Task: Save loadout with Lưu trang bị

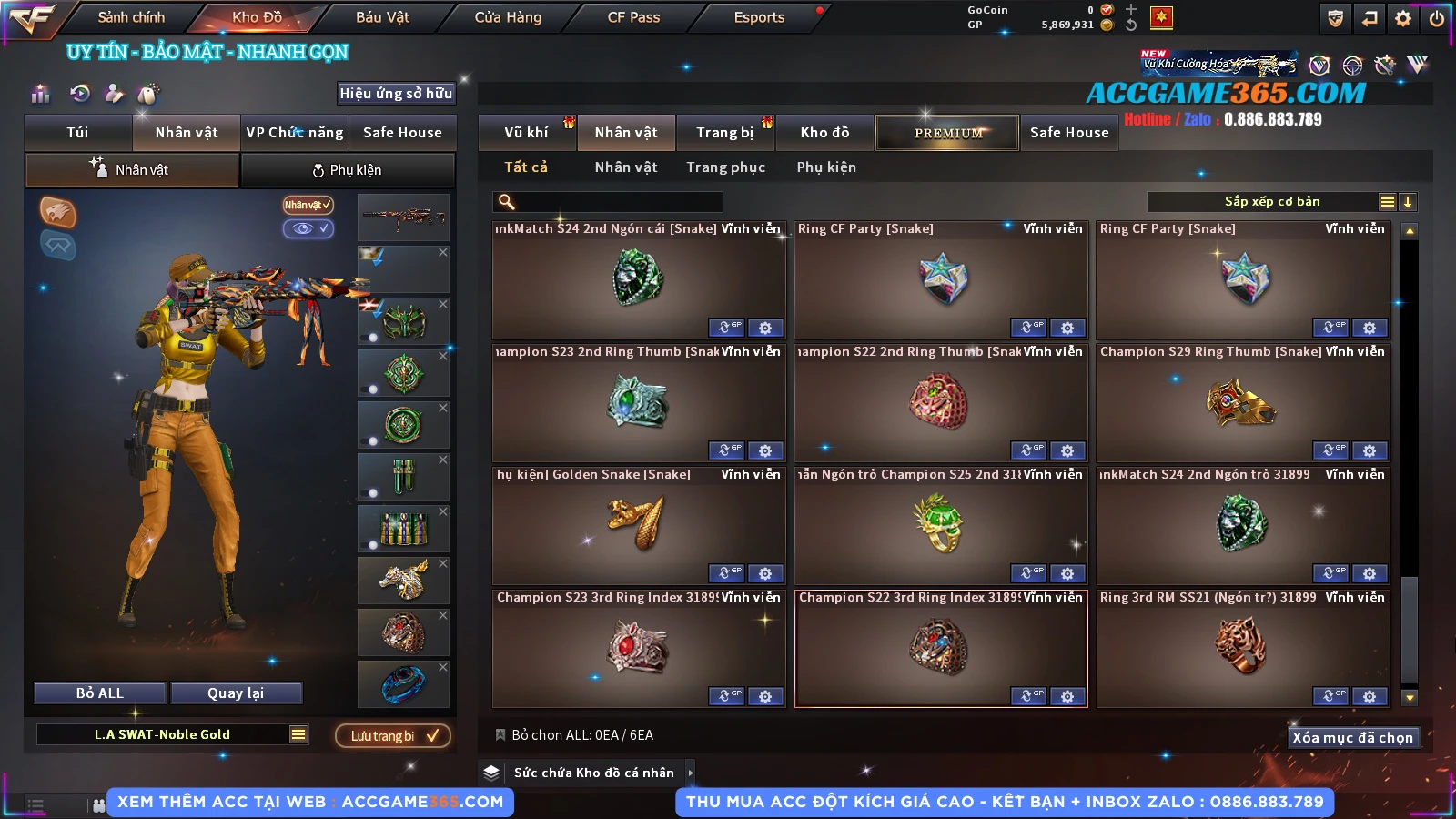Action: click(x=393, y=736)
